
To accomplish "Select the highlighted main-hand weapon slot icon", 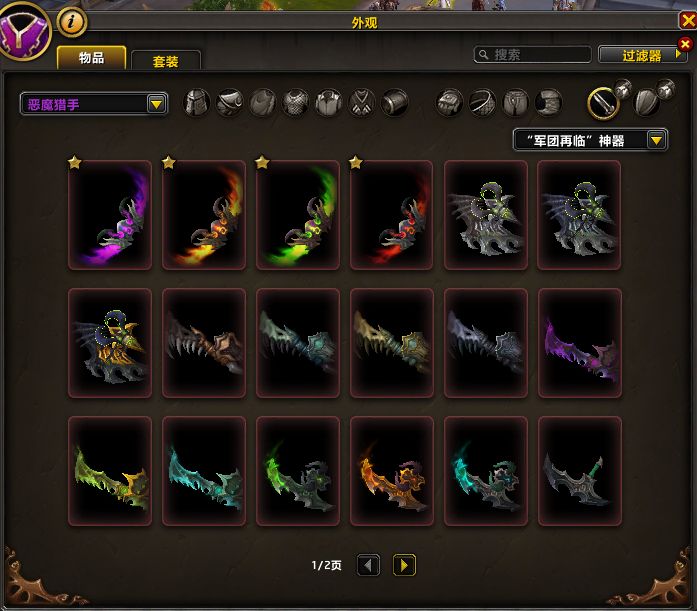I will coord(602,102).
